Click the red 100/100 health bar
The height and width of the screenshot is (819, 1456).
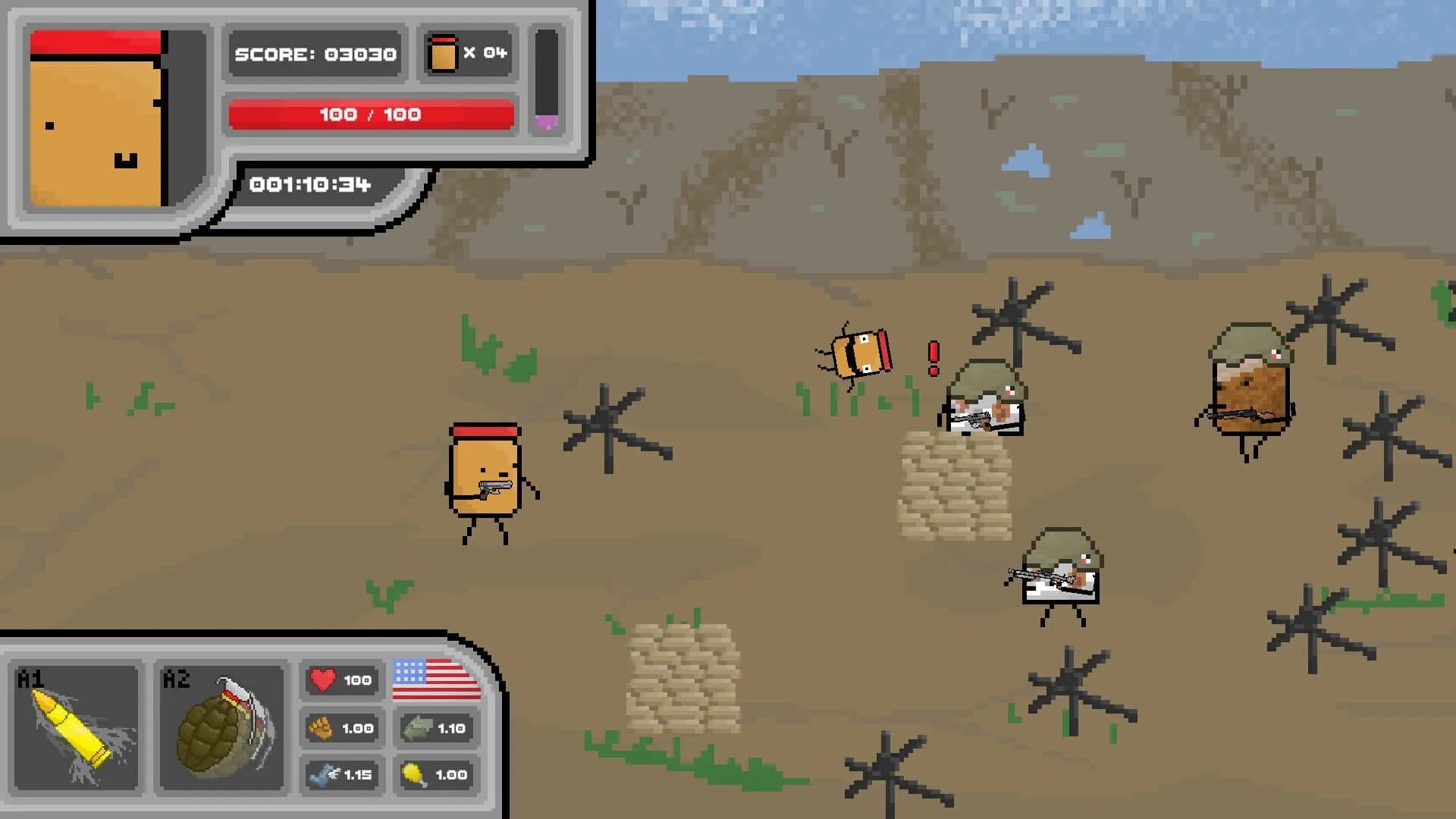(x=370, y=115)
